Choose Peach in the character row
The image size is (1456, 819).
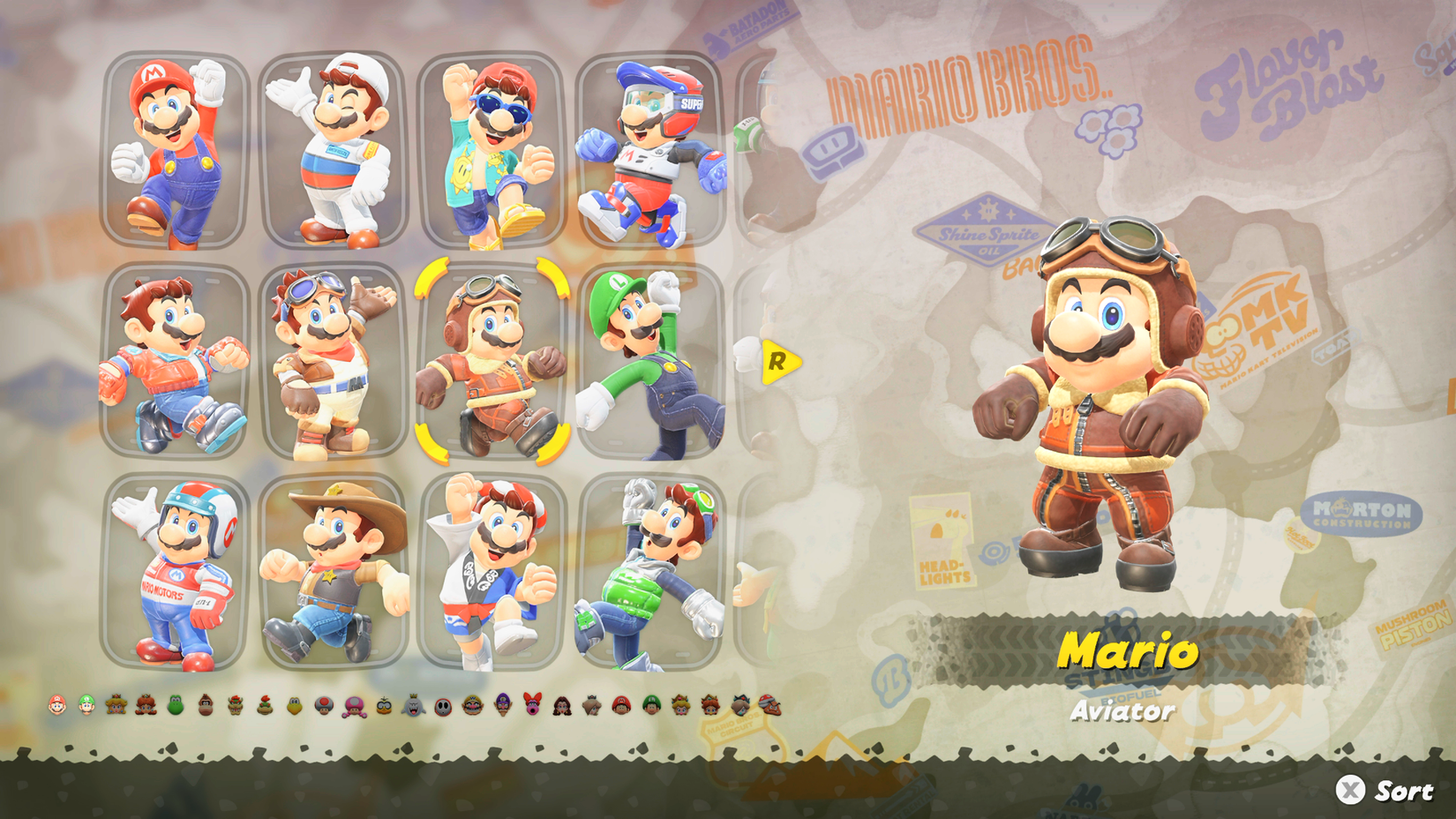tap(114, 708)
